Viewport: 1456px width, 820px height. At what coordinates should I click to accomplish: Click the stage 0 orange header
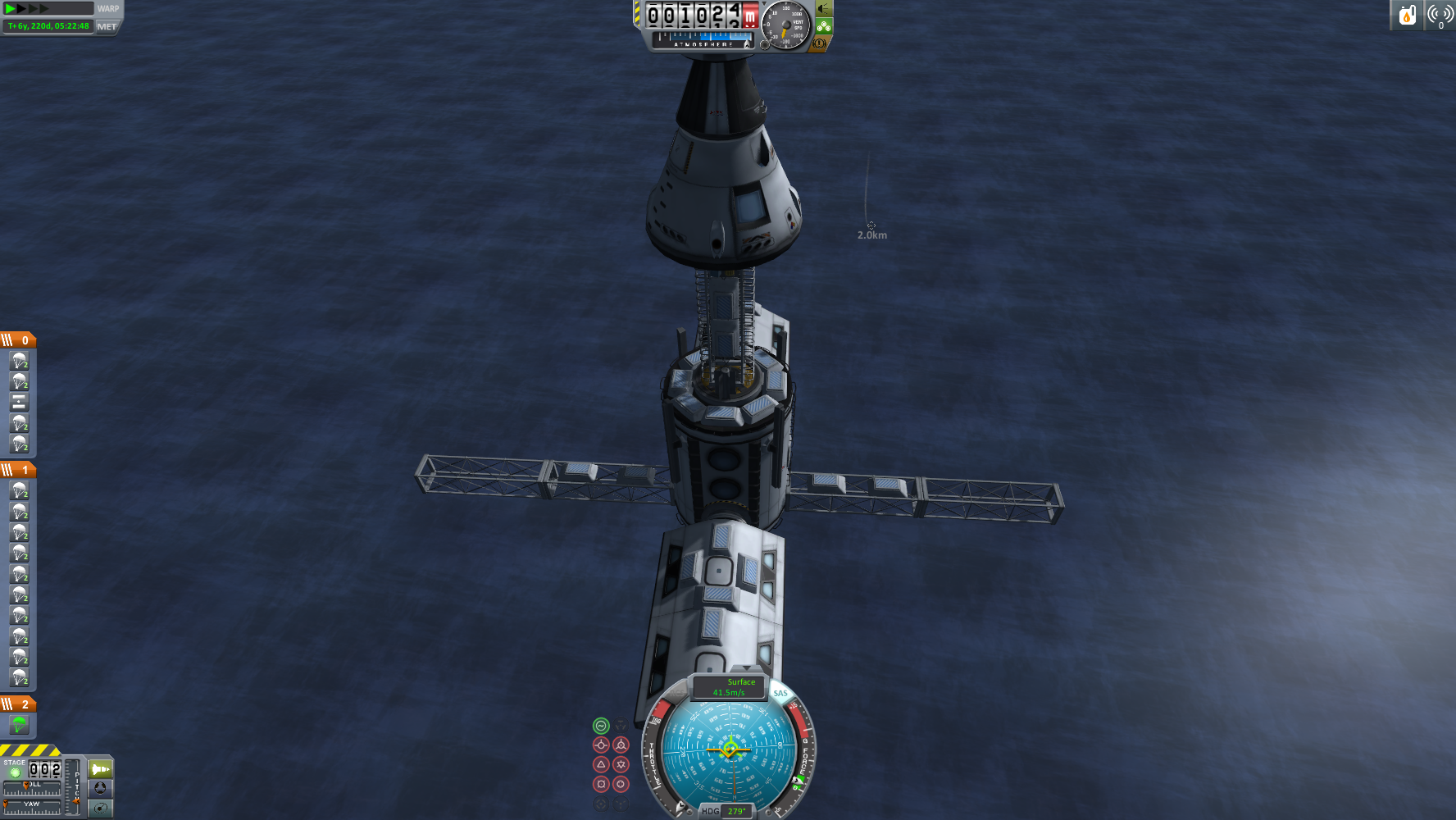(18, 339)
